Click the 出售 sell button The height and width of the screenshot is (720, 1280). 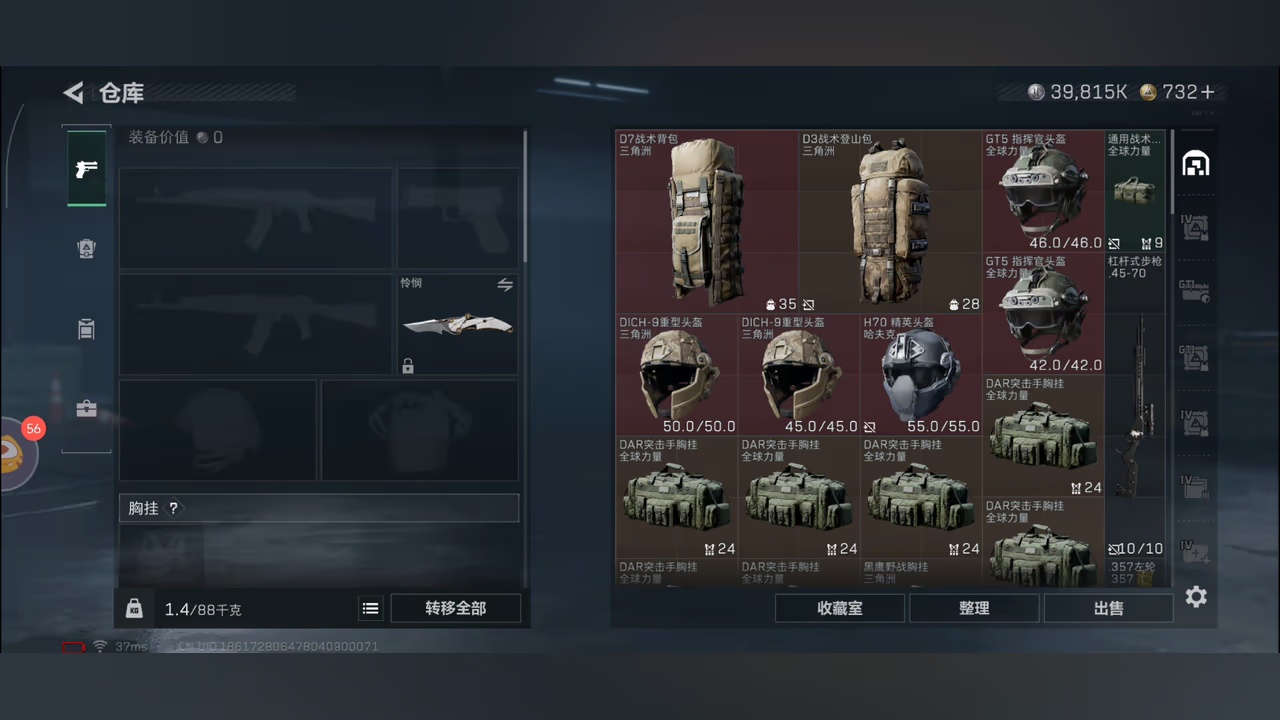[x=1108, y=608]
